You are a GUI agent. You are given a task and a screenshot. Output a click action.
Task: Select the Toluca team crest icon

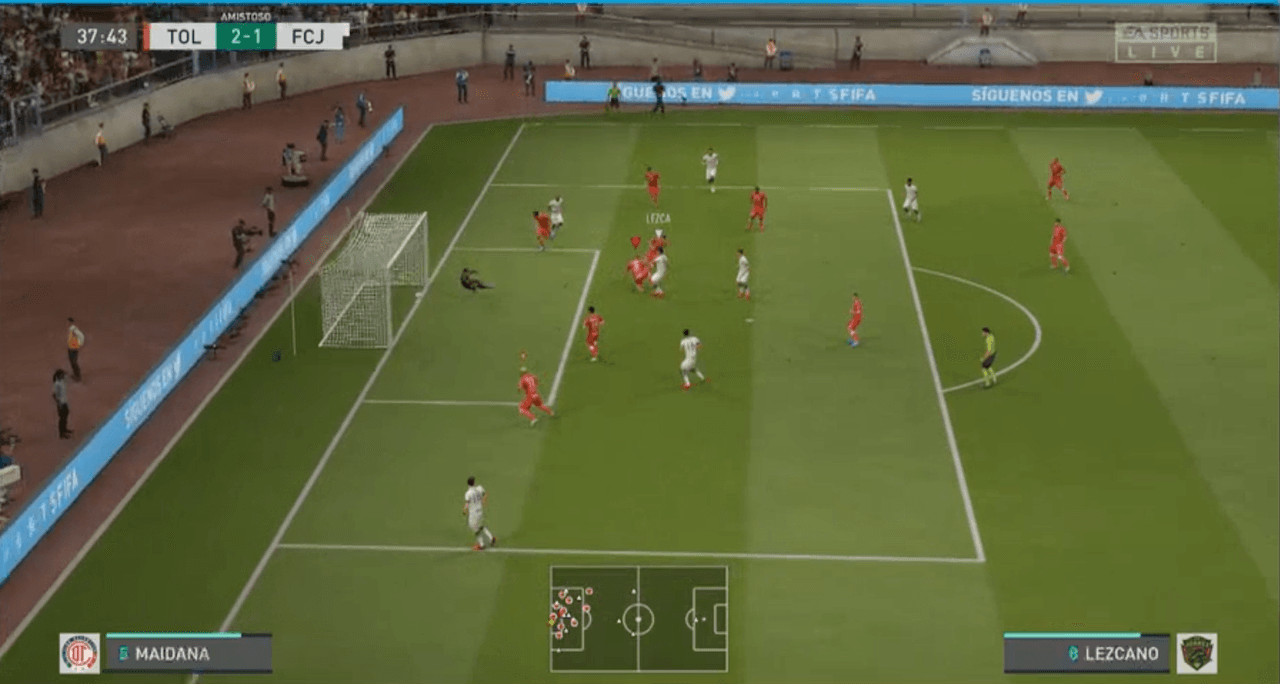[x=79, y=653]
